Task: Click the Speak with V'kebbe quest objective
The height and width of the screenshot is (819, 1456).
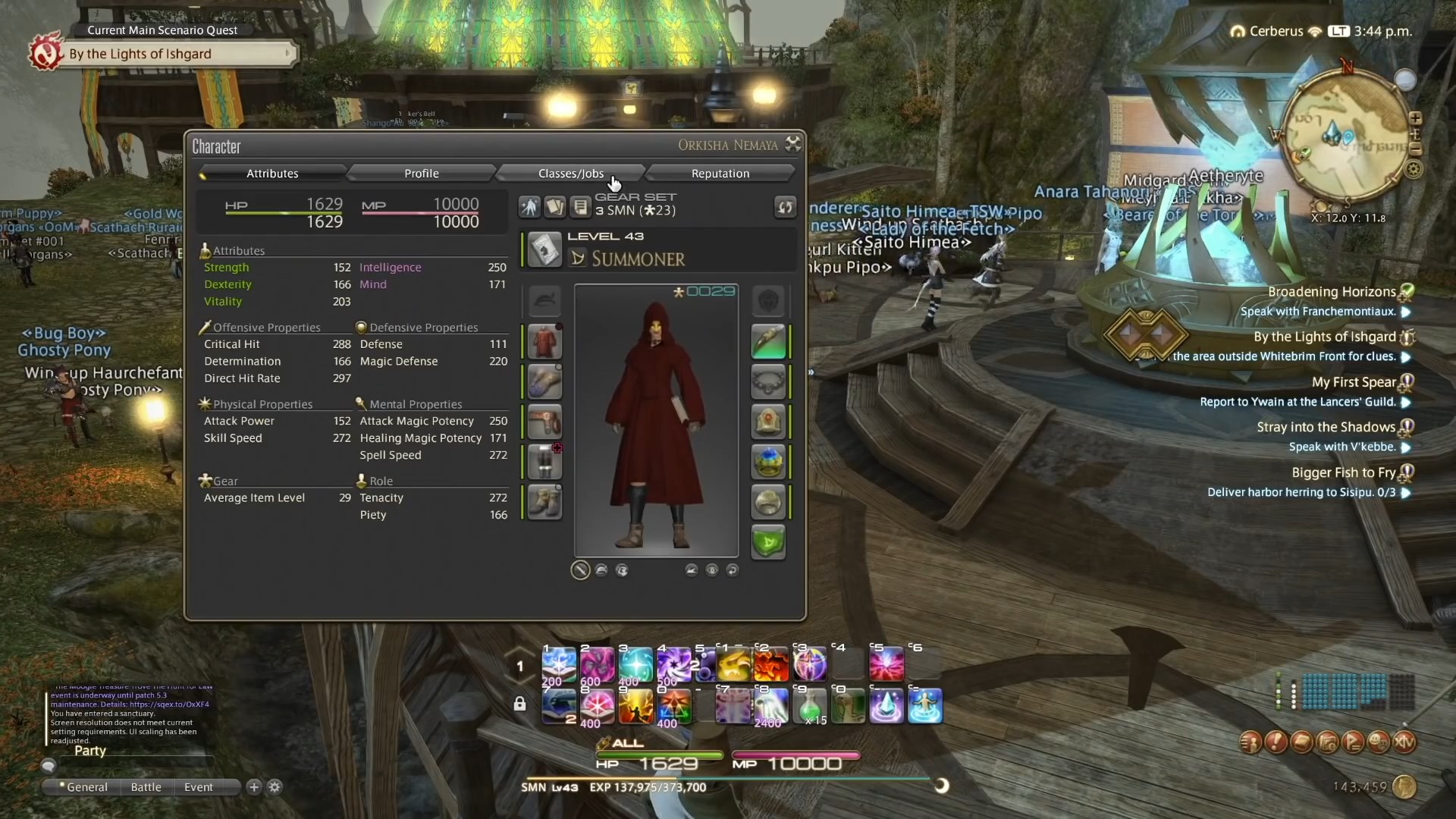Action: [1348, 447]
